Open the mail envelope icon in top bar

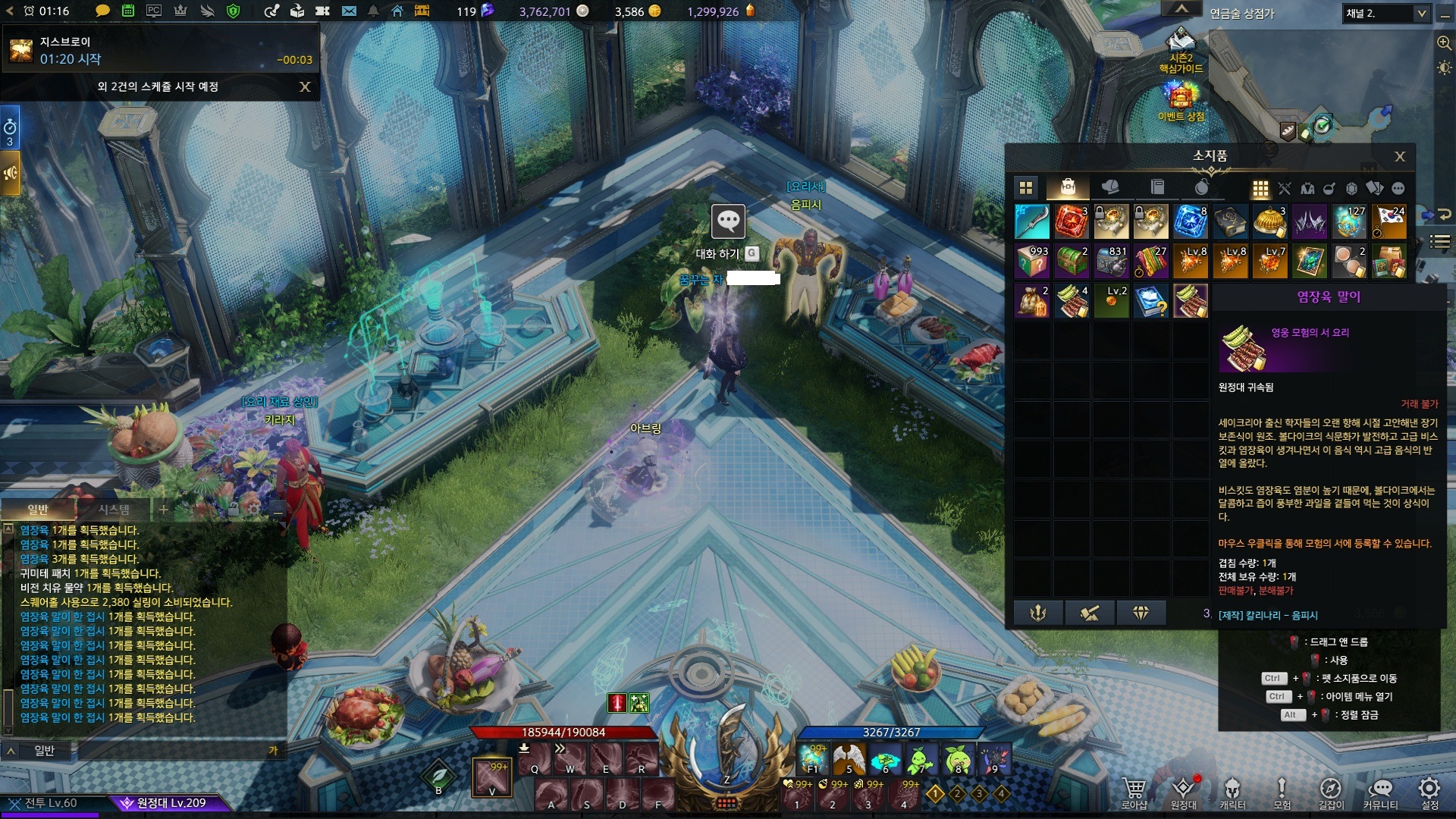[349, 11]
